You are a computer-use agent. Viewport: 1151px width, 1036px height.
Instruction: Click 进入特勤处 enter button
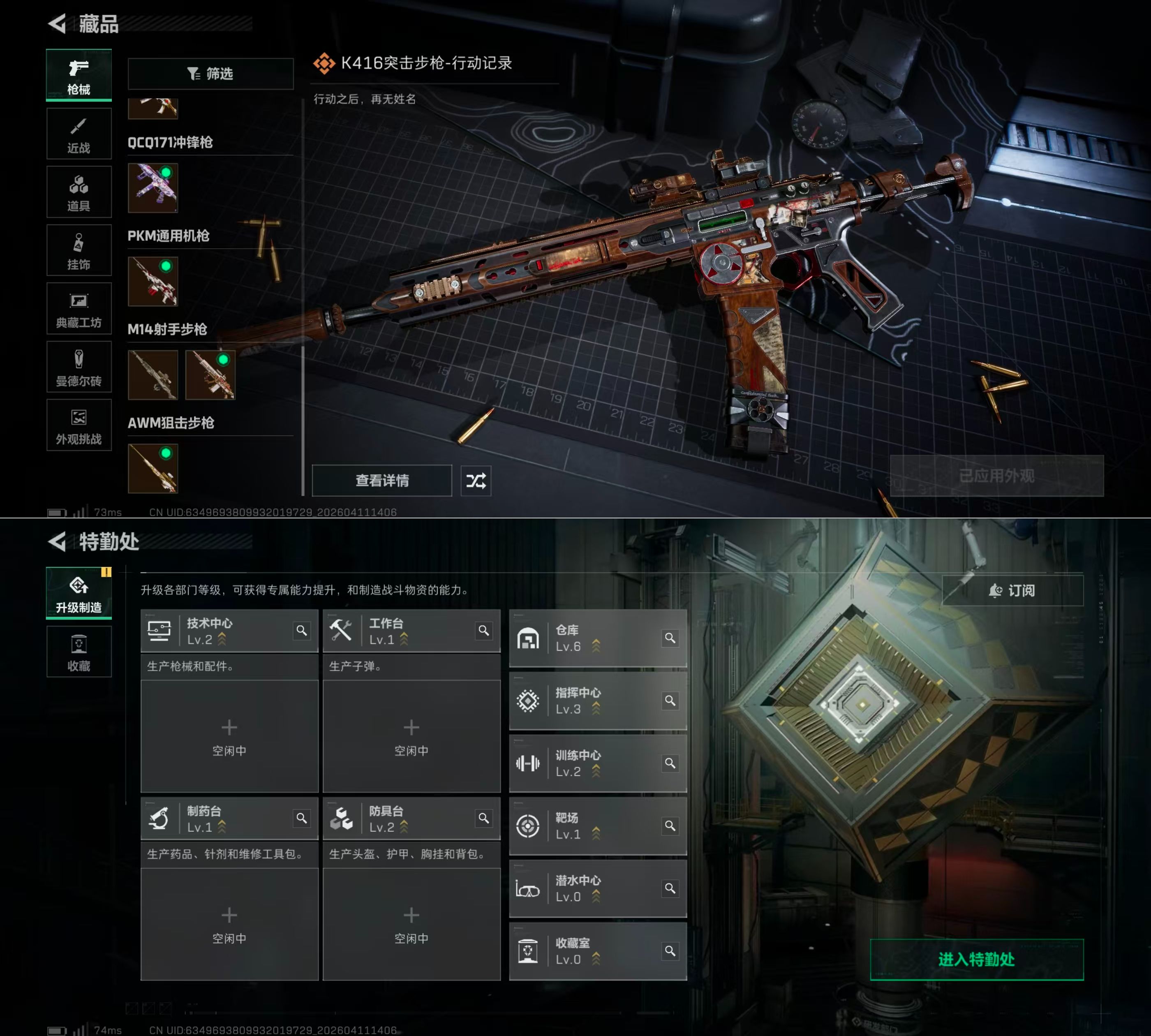click(976, 960)
